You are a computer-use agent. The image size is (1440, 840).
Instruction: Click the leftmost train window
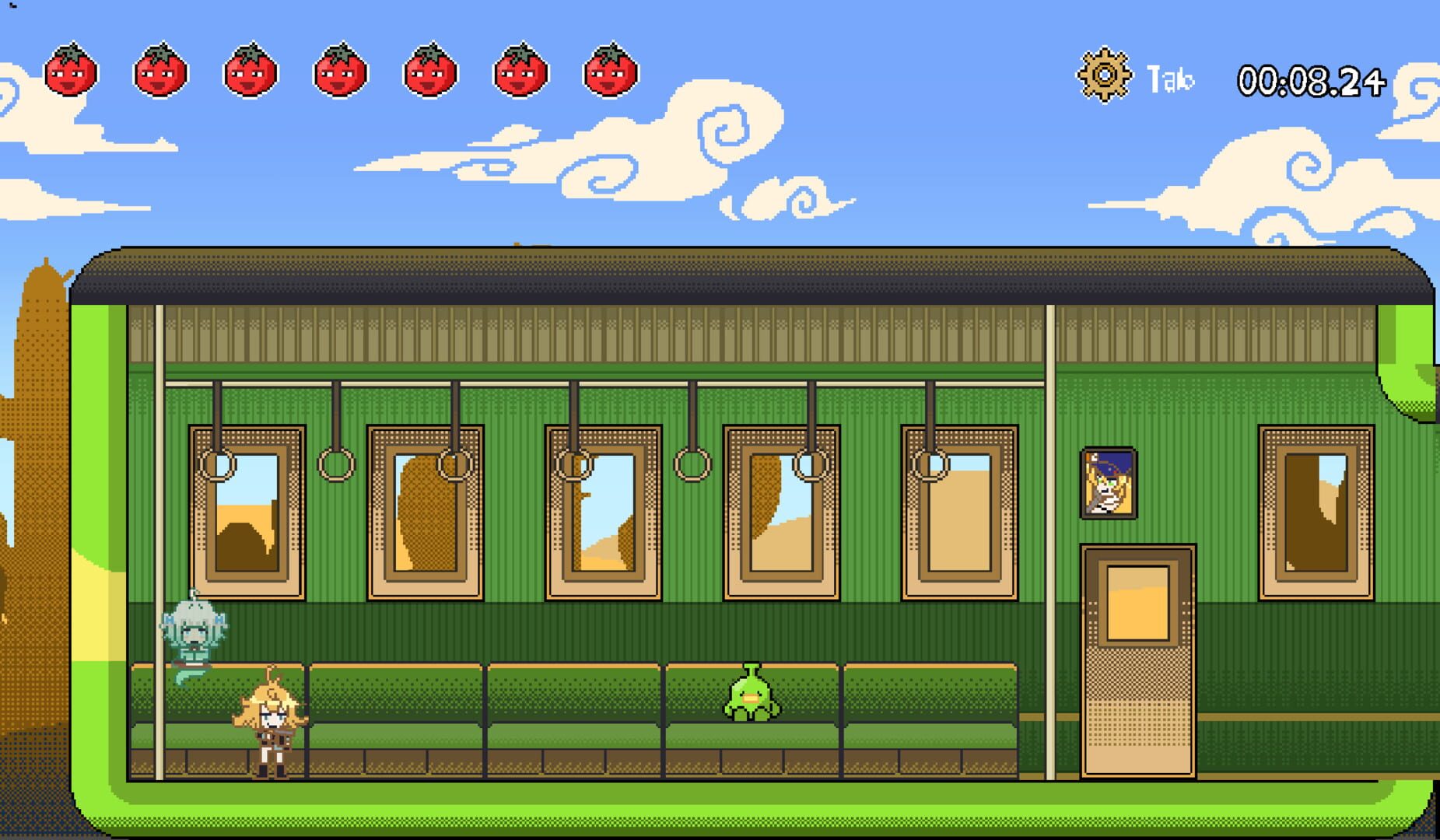249,513
